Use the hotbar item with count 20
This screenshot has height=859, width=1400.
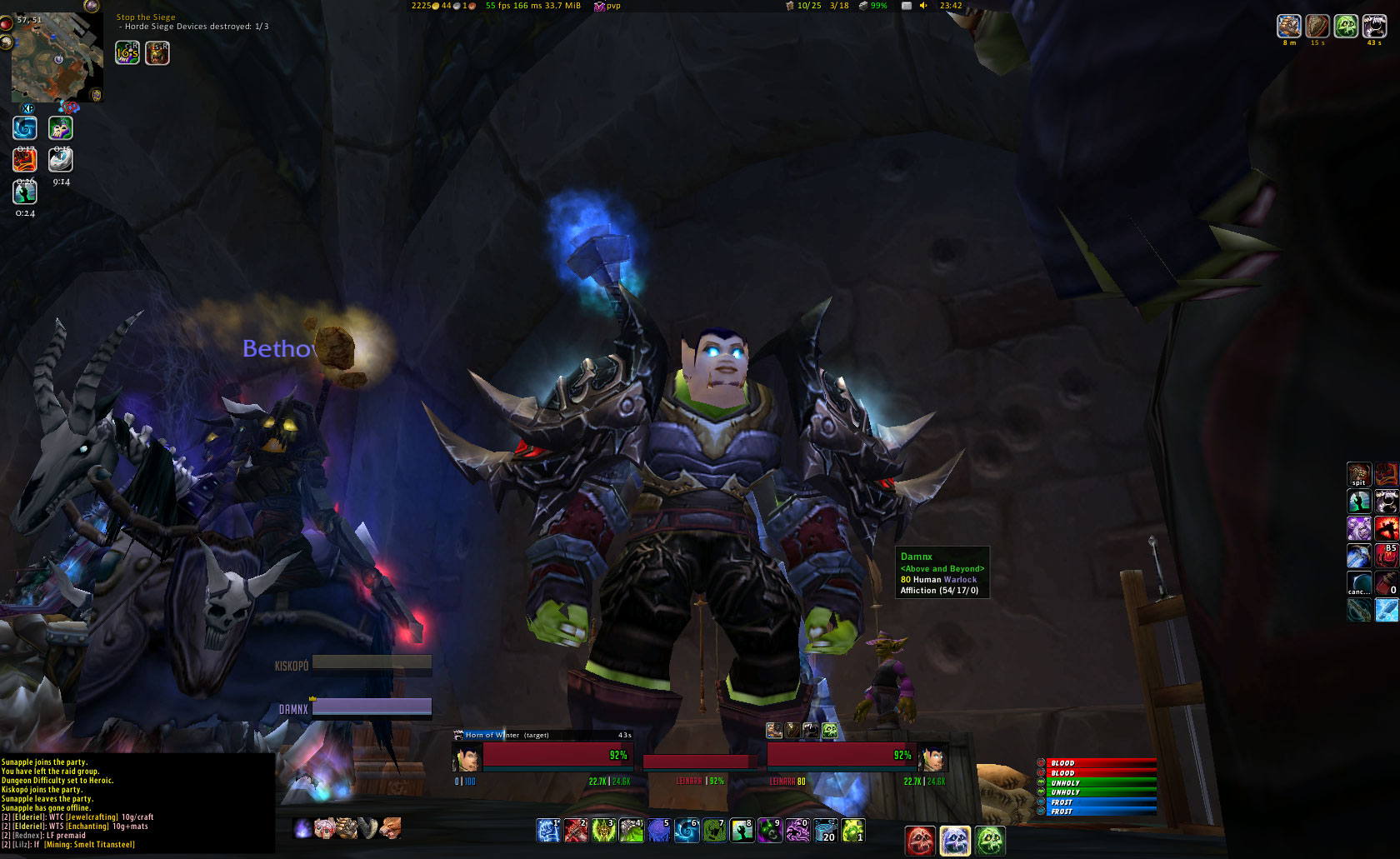pos(825,830)
